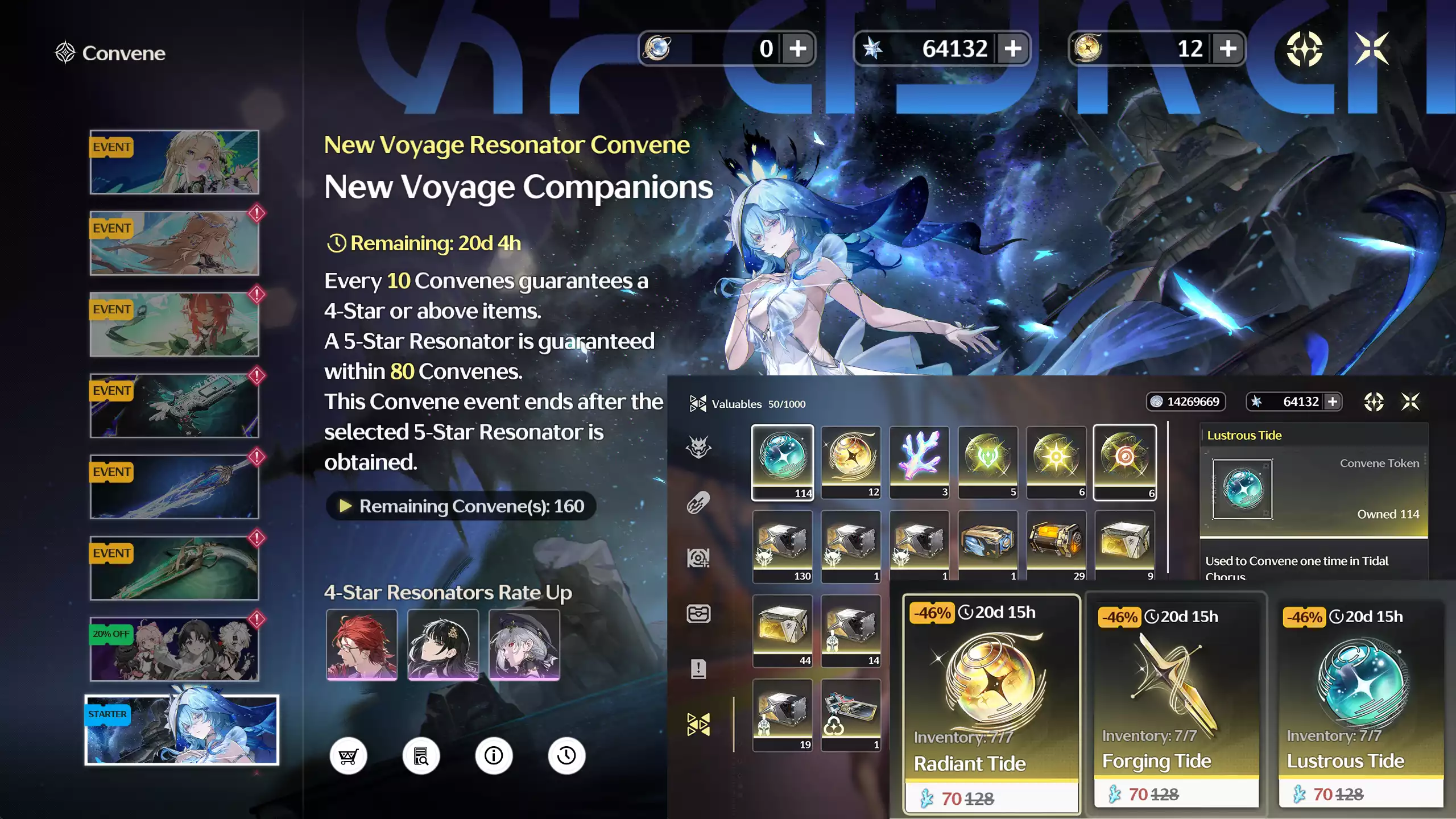Add Astrite using the plus next to 64132

click(x=1014, y=49)
